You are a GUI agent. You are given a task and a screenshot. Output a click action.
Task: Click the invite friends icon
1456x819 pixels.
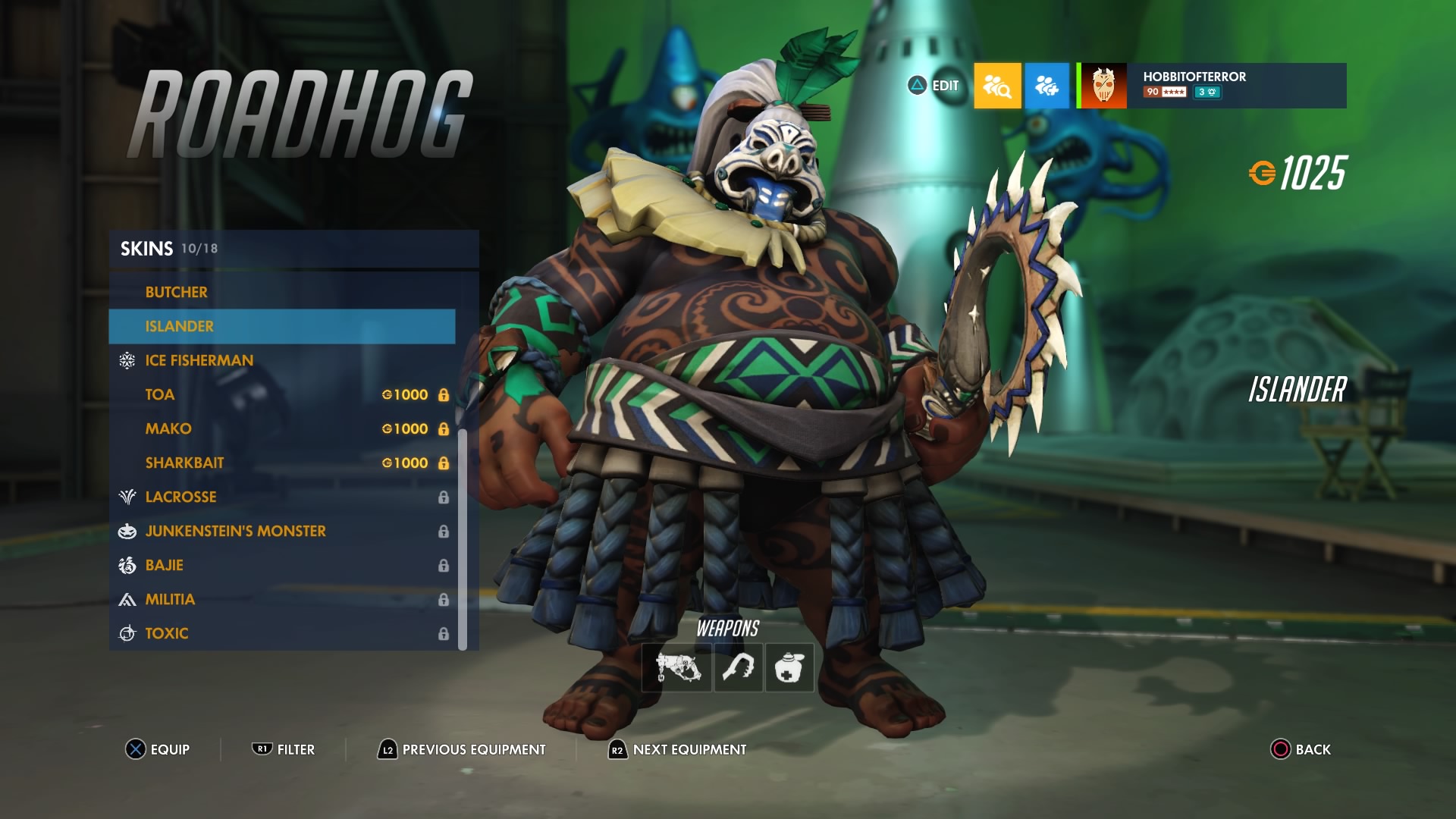(x=1047, y=87)
